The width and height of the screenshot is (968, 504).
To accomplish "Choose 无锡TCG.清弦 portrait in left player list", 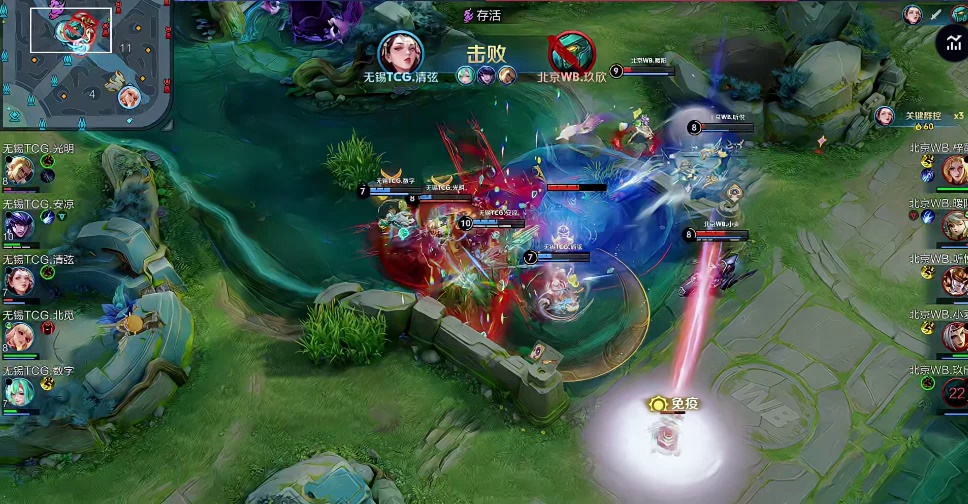I will [x=20, y=281].
